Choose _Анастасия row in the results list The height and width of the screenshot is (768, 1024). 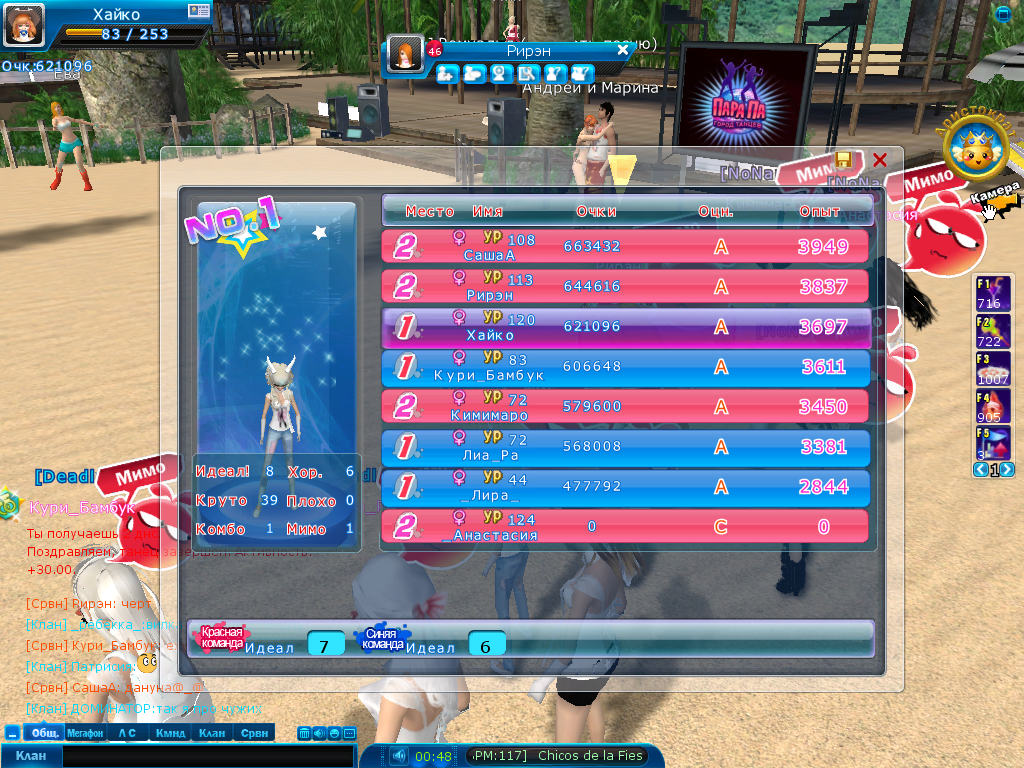coord(625,527)
